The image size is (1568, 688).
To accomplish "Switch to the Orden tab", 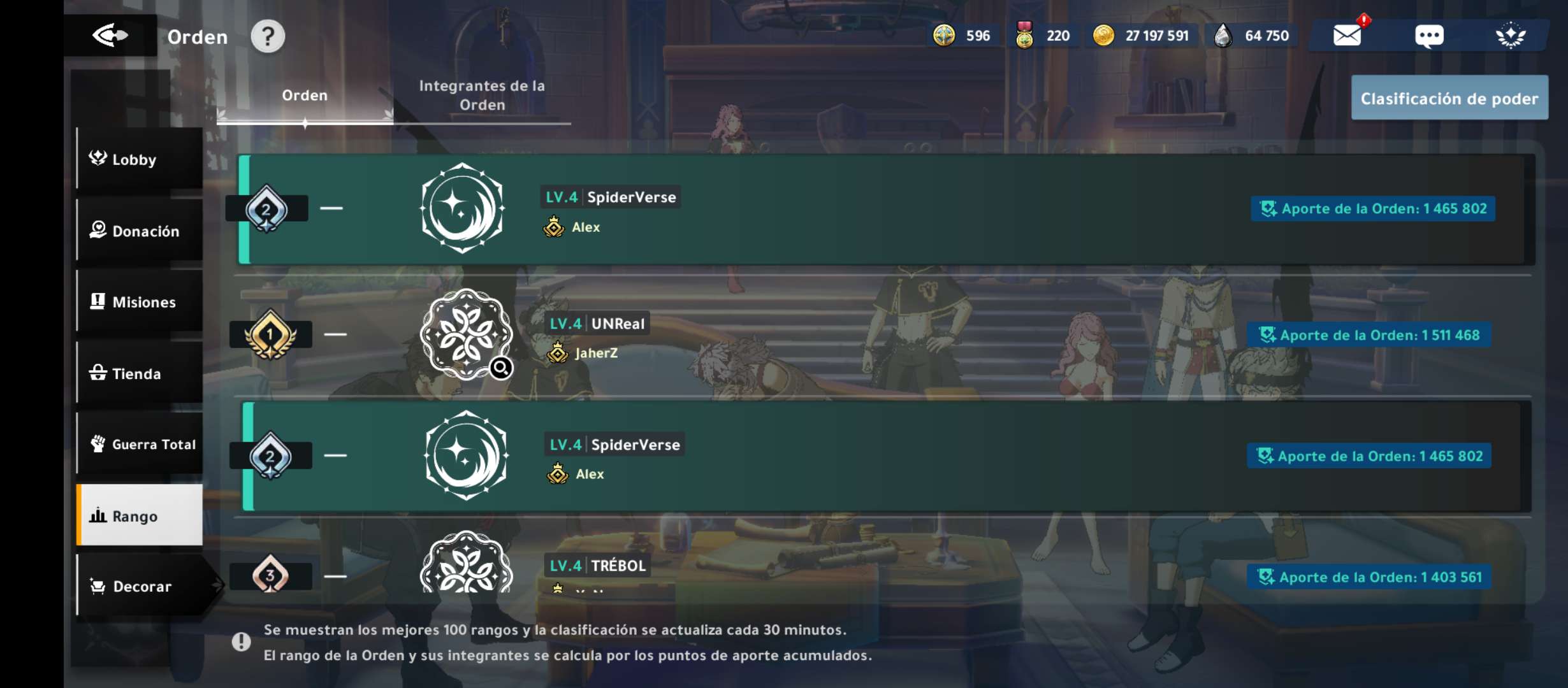I will click(x=305, y=96).
